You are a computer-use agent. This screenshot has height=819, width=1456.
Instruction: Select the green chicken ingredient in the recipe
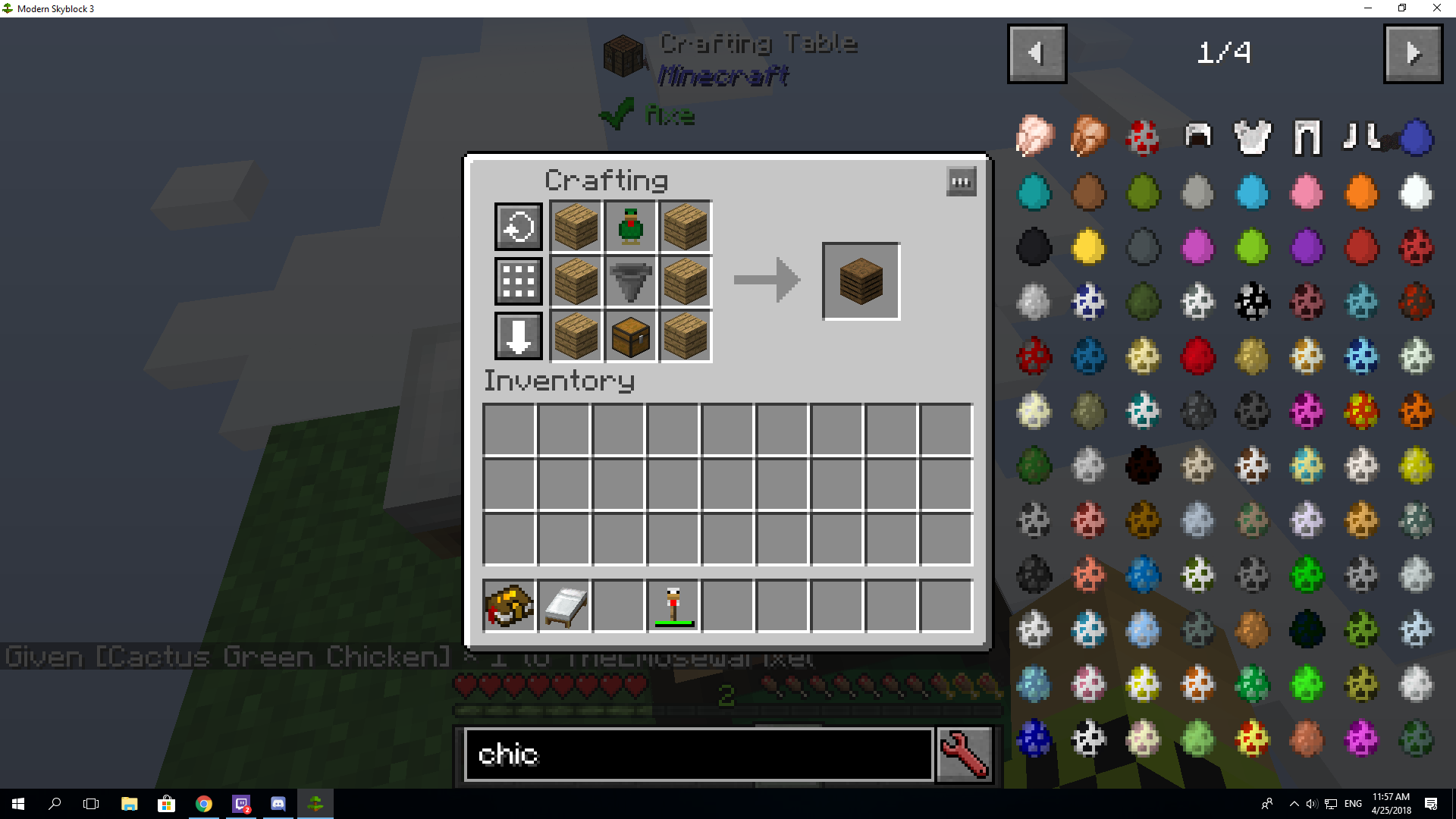tap(630, 225)
